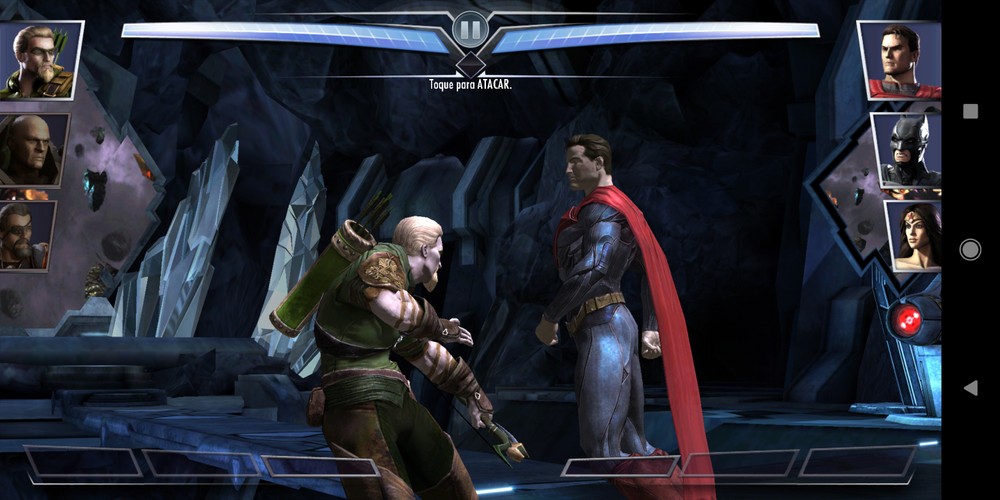The height and width of the screenshot is (500, 1000).
Task: Open the Android home circle button
Action: tap(970, 250)
